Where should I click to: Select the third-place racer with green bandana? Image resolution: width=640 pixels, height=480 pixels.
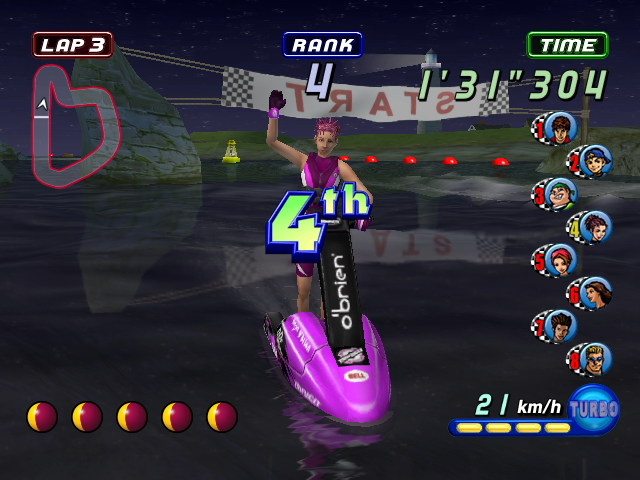pos(558,193)
